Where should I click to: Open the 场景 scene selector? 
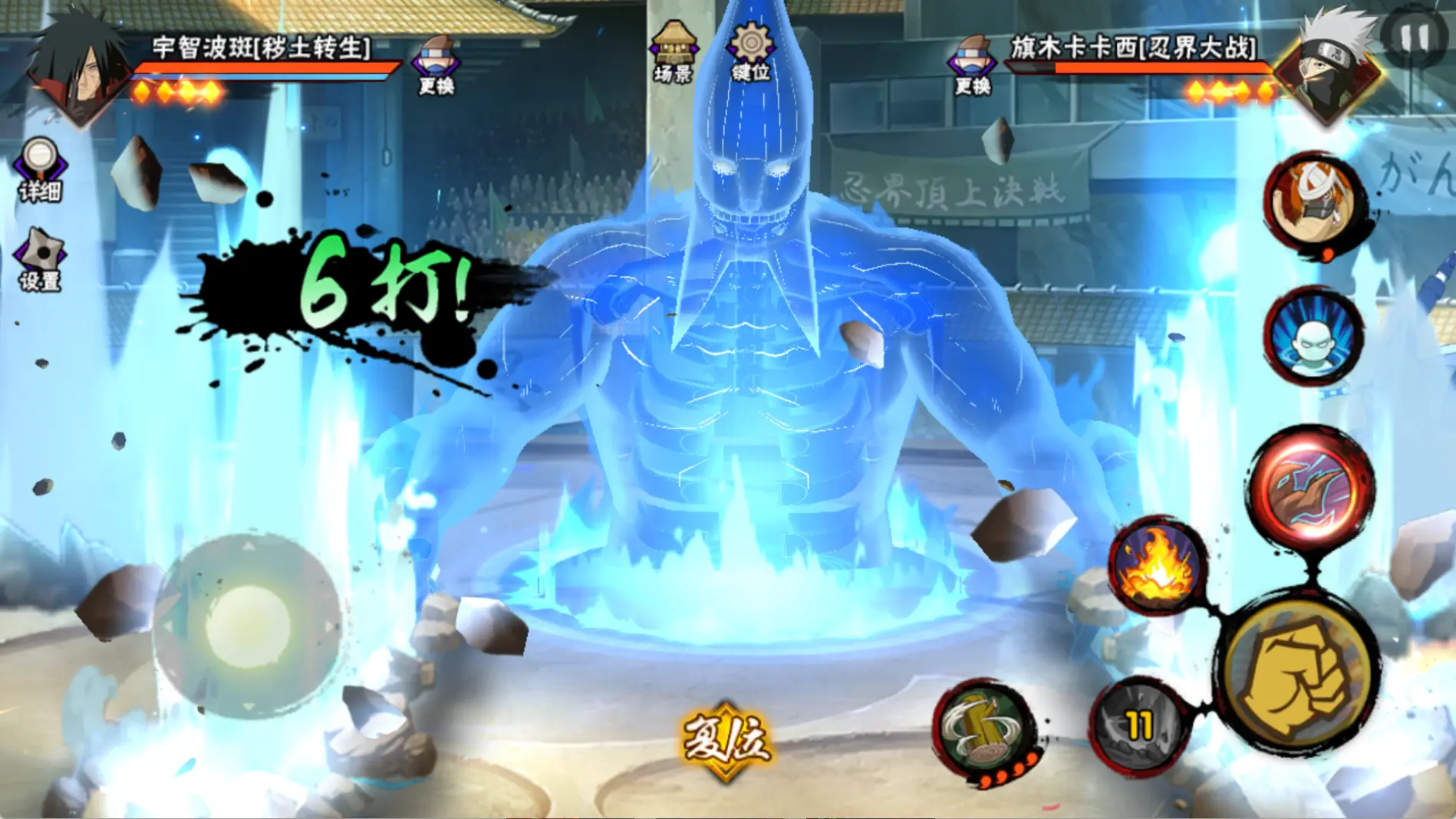(x=673, y=51)
